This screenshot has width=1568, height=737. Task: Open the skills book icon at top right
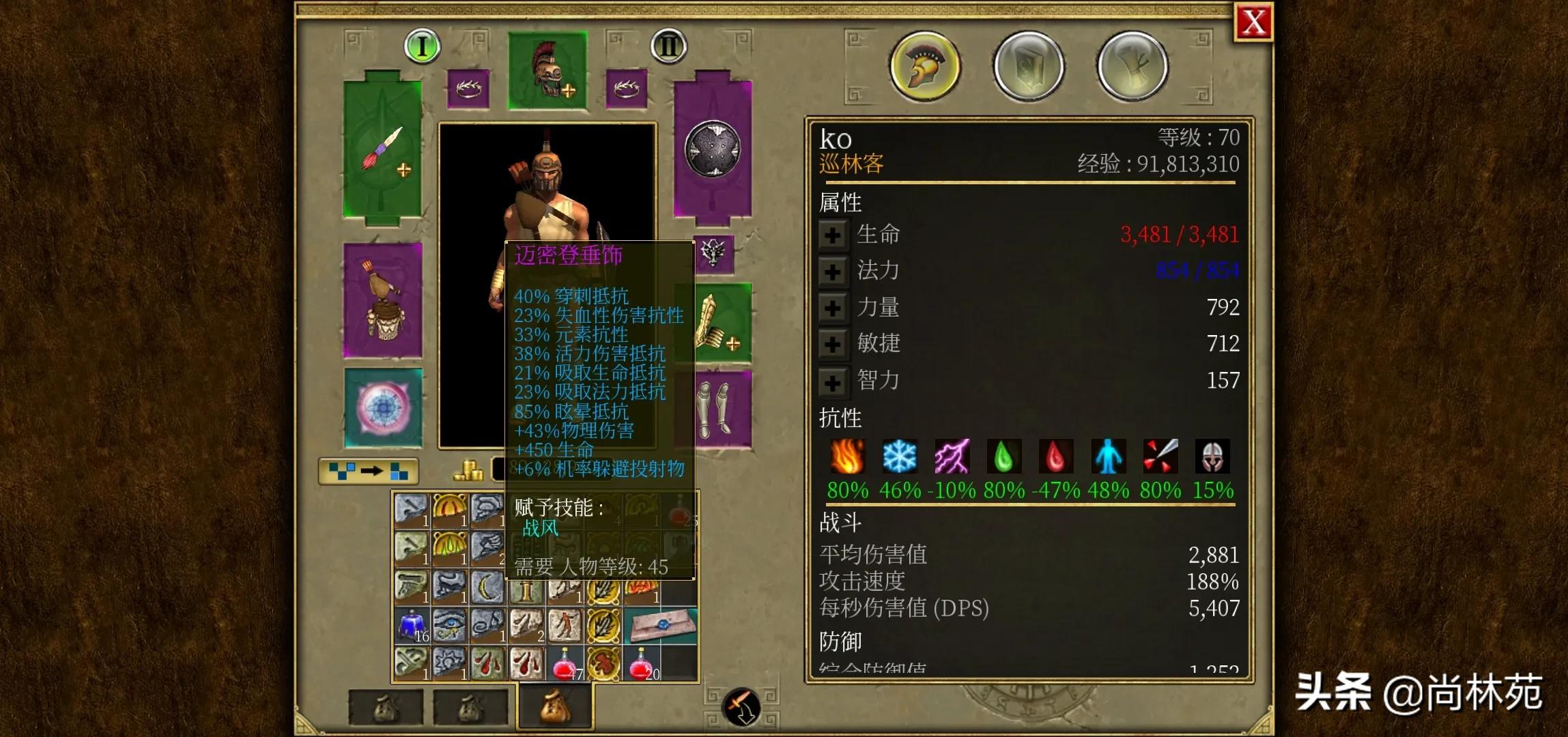[x=1028, y=65]
